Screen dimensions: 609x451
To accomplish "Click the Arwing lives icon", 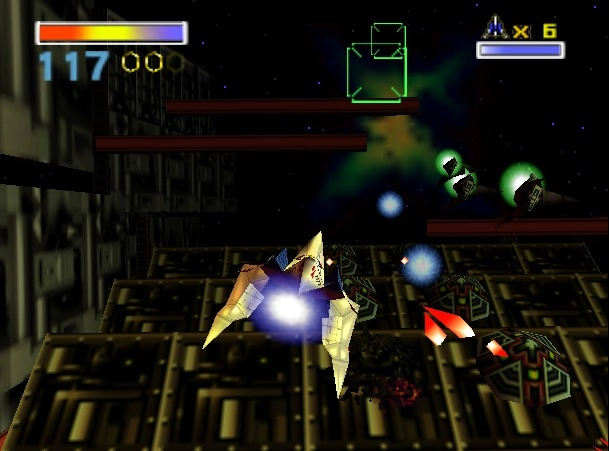I will [495, 27].
